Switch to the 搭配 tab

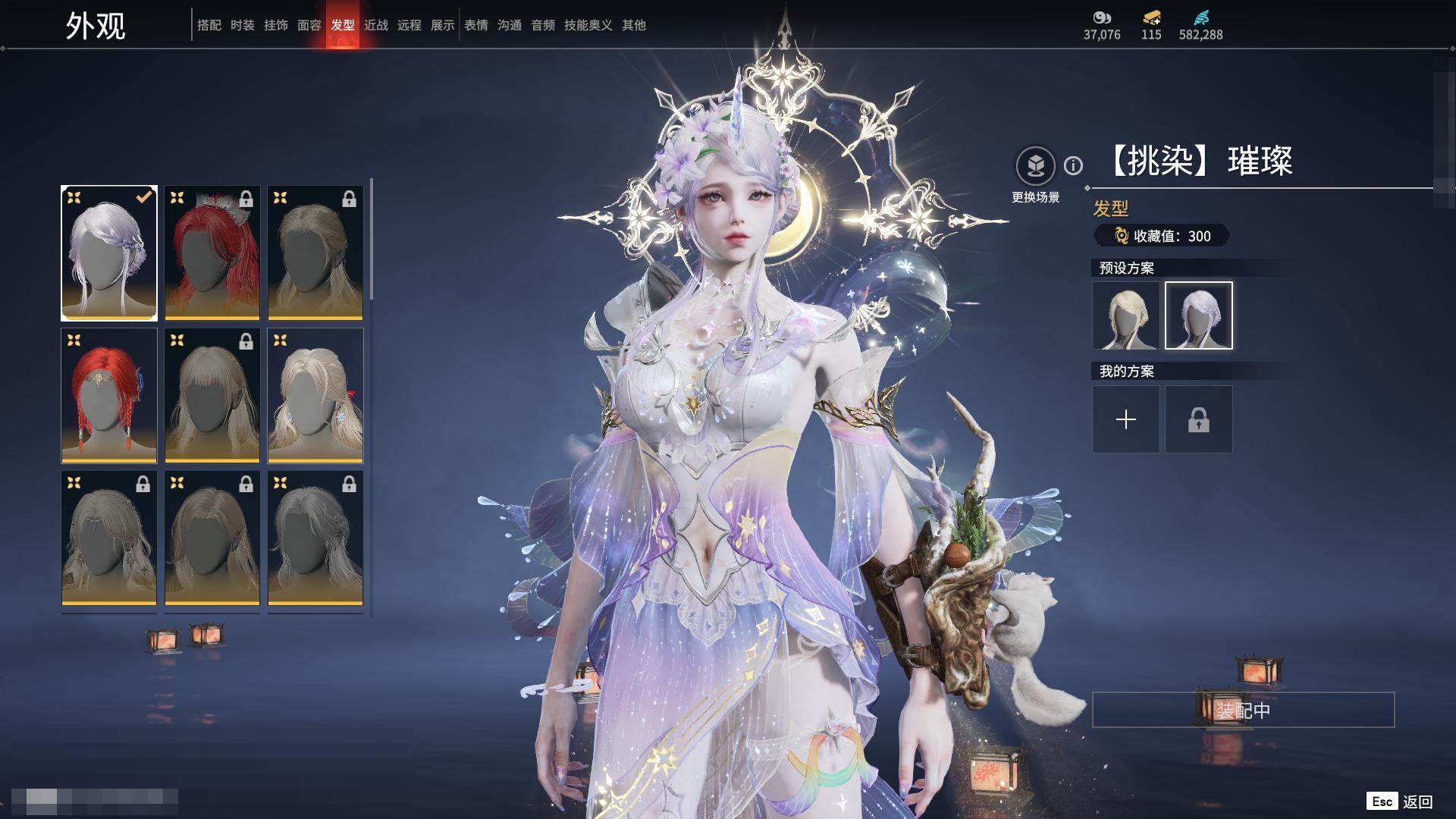[x=209, y=25]
